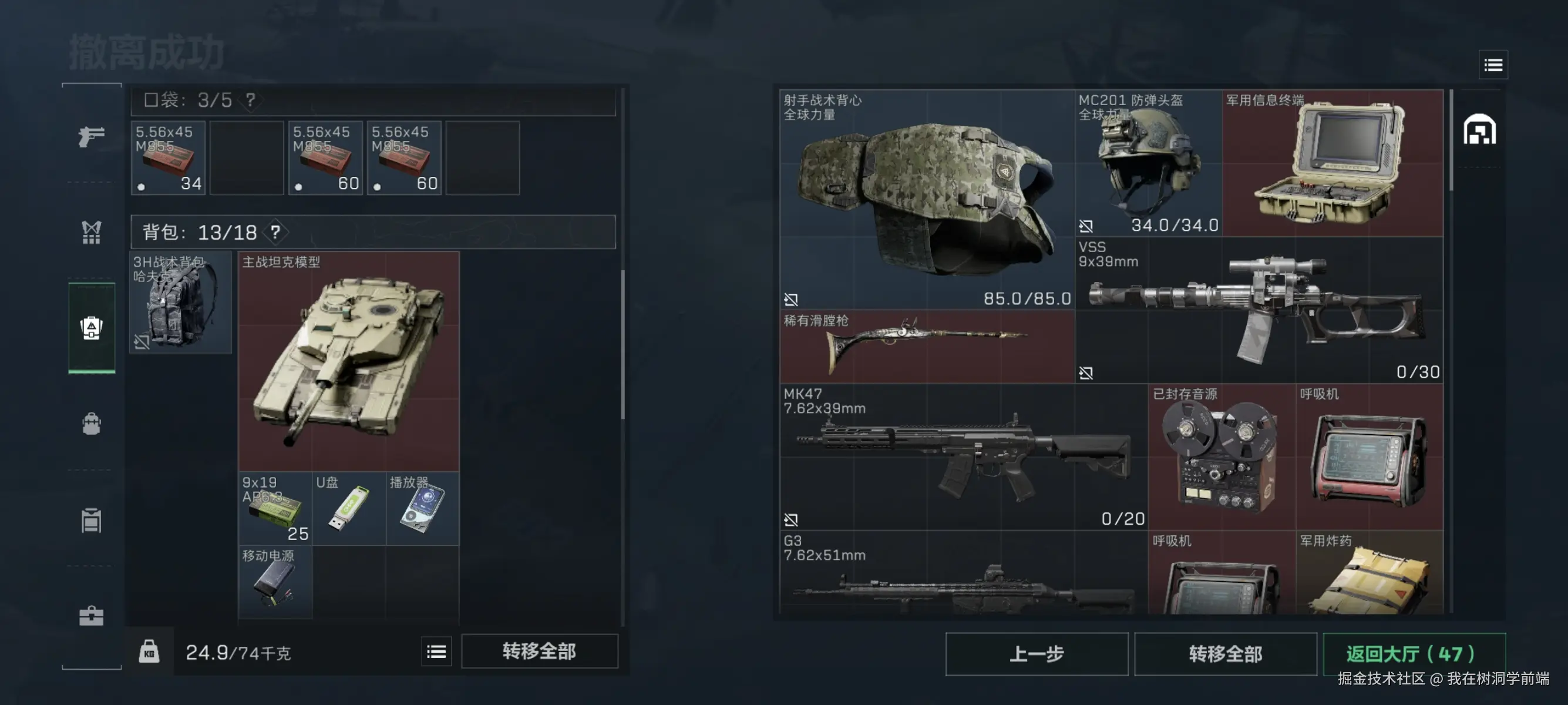Open the pistol weapons tab in sidebar

[91, 136]
